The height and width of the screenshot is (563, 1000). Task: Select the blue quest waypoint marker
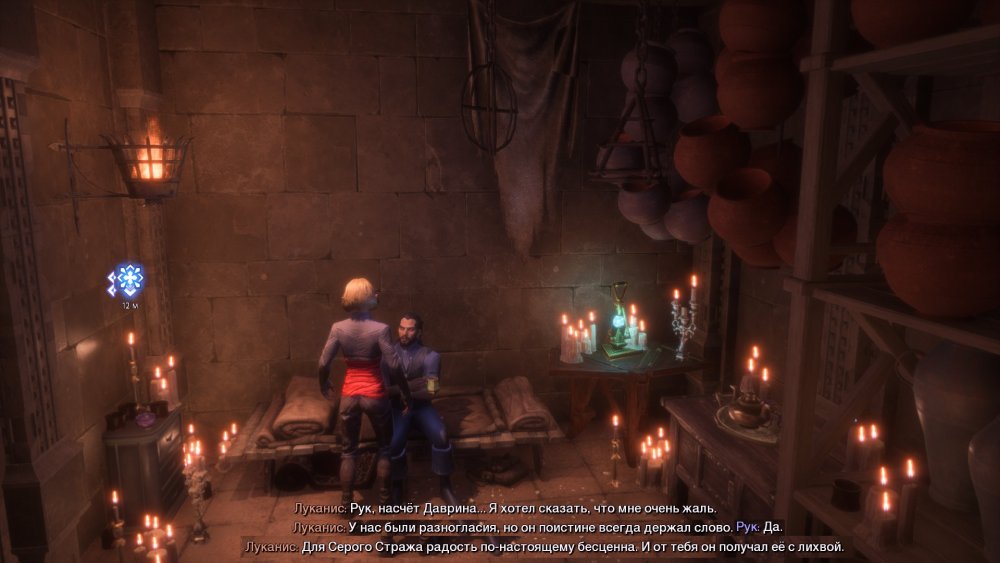(127, 280)
